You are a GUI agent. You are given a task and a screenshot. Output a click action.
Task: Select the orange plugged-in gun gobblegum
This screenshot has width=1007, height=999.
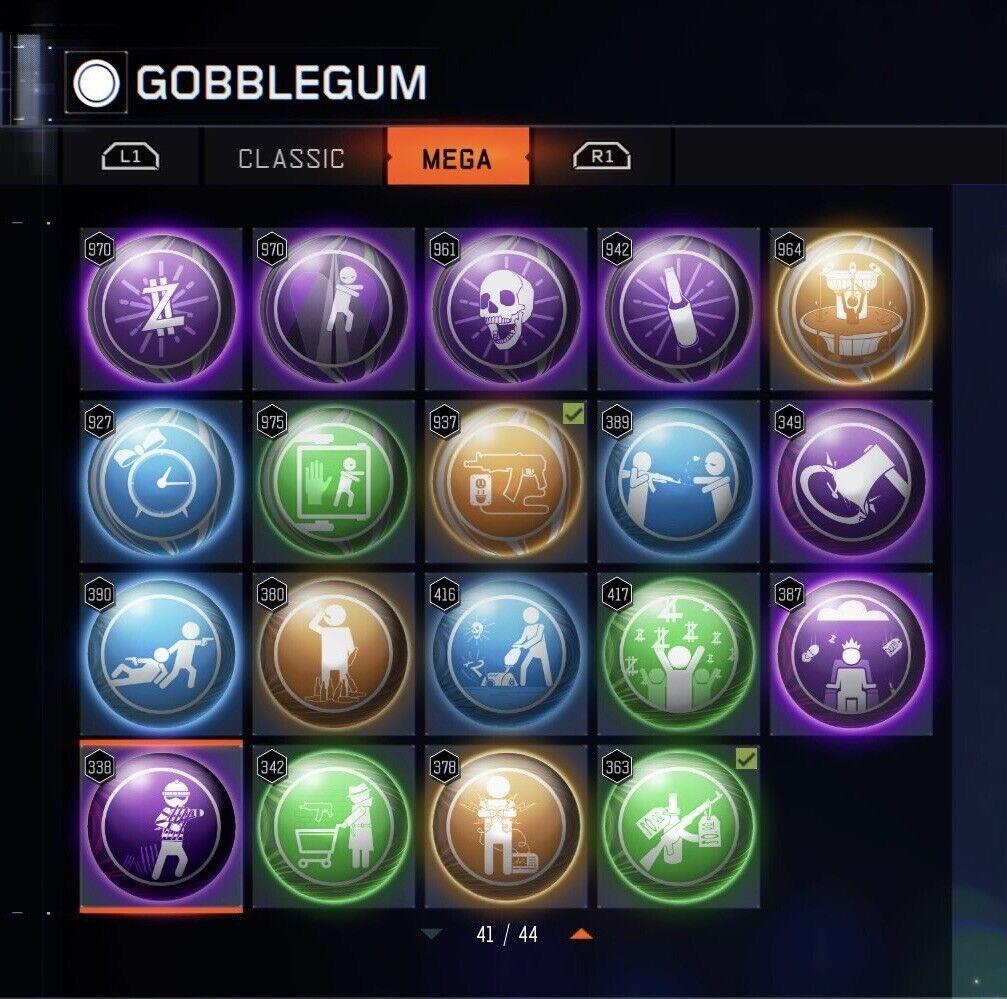tap(506, 481)
